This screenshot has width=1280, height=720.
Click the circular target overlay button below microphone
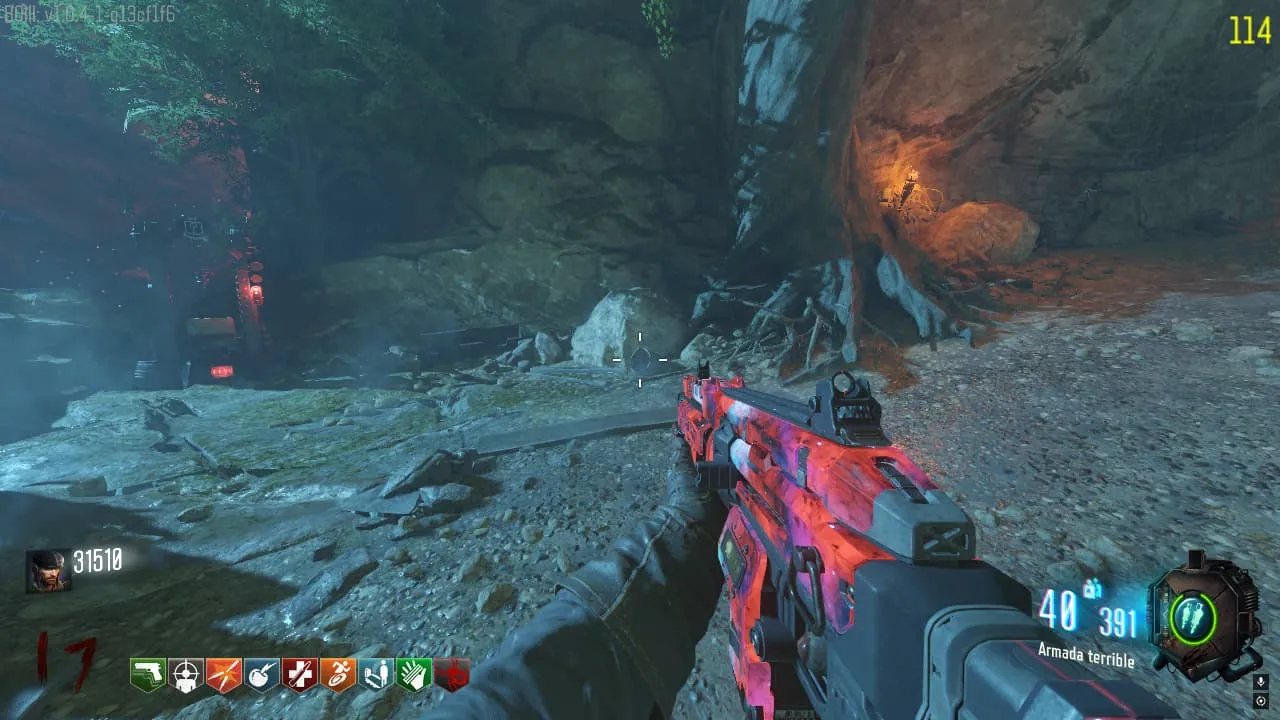point(1260,701)
